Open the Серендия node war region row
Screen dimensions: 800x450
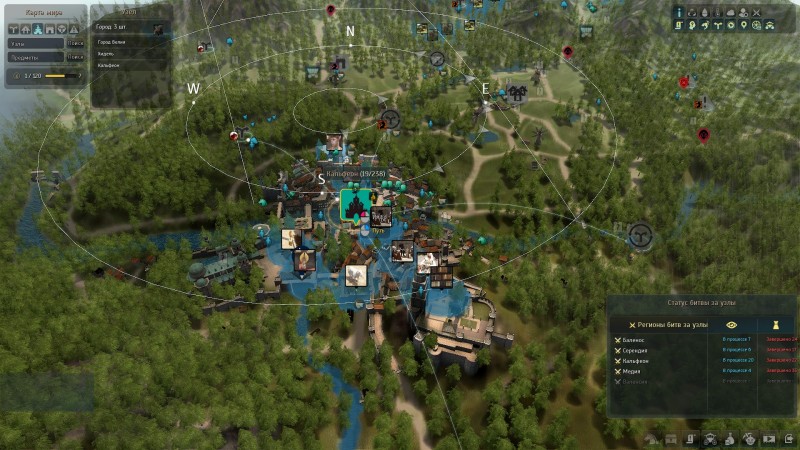pyautogui.click(x=640, y=350)
